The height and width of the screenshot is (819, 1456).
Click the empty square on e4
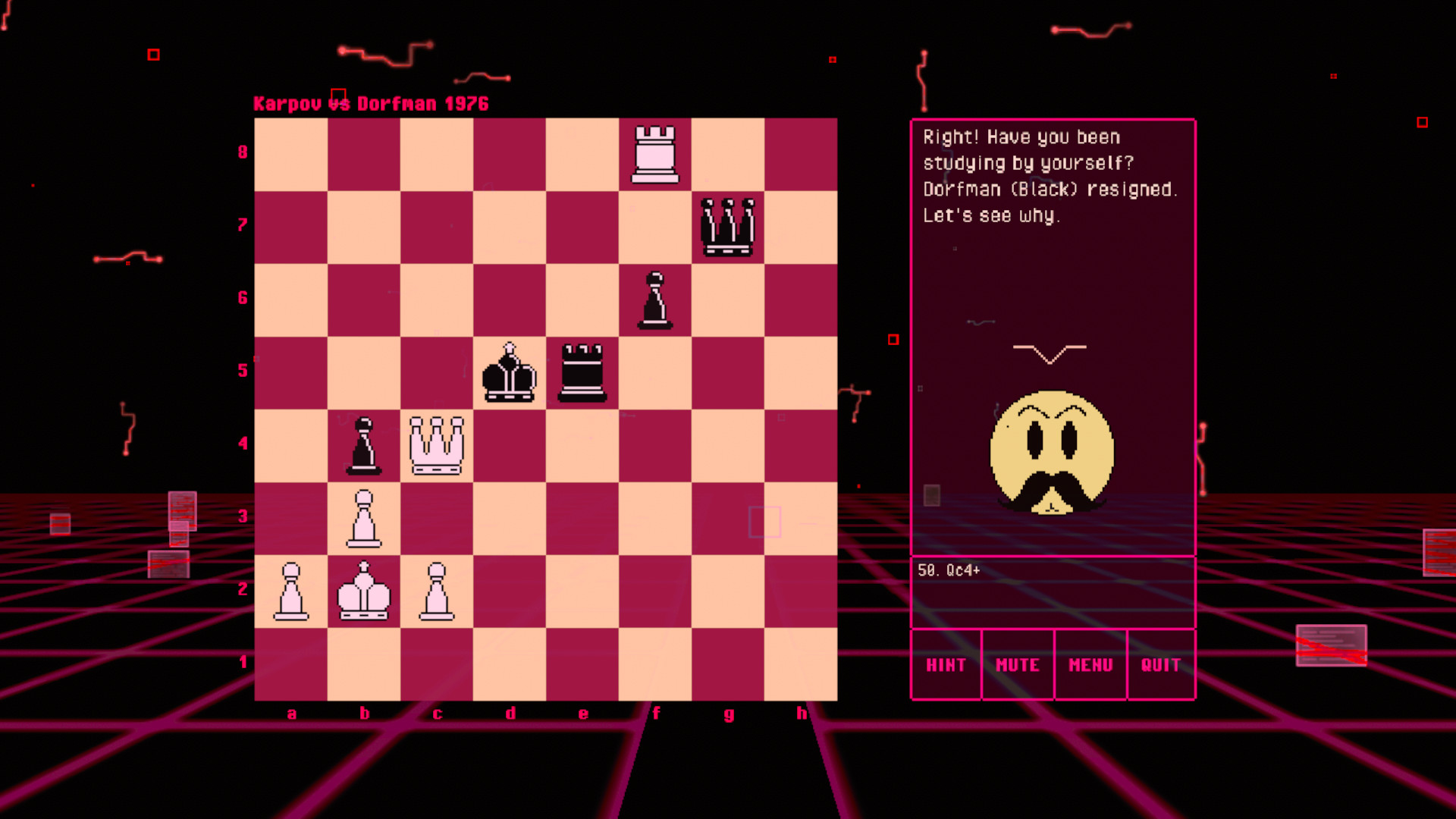pos(582,445)
